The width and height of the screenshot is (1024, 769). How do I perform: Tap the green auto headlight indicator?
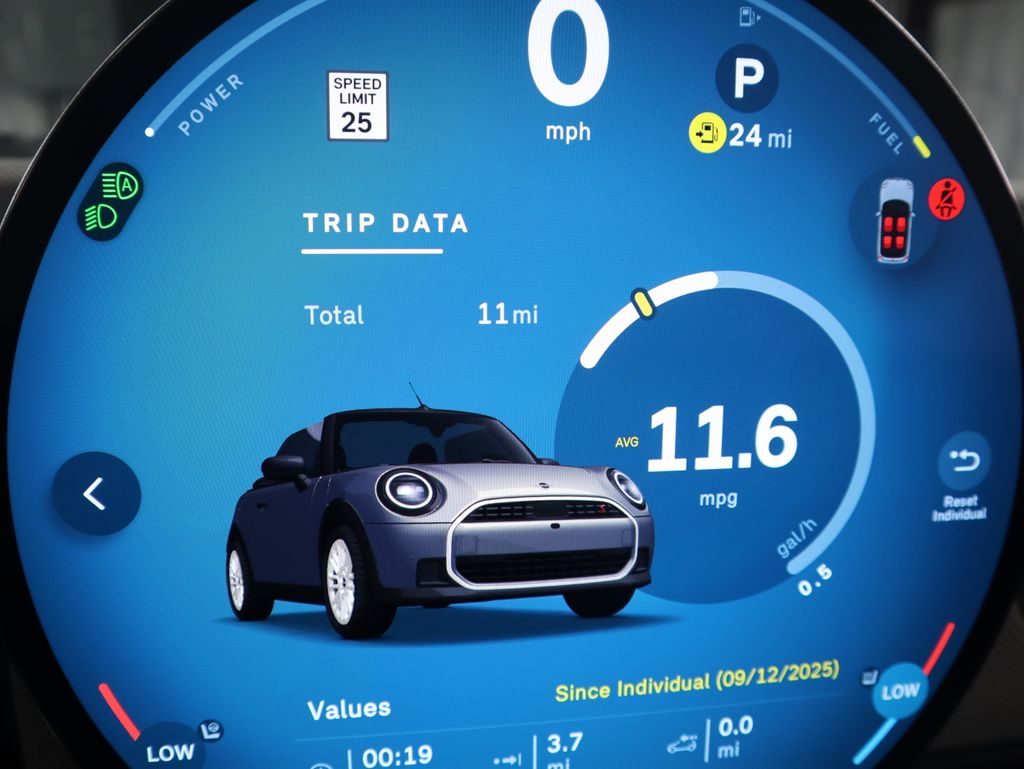tap(113, 200)
